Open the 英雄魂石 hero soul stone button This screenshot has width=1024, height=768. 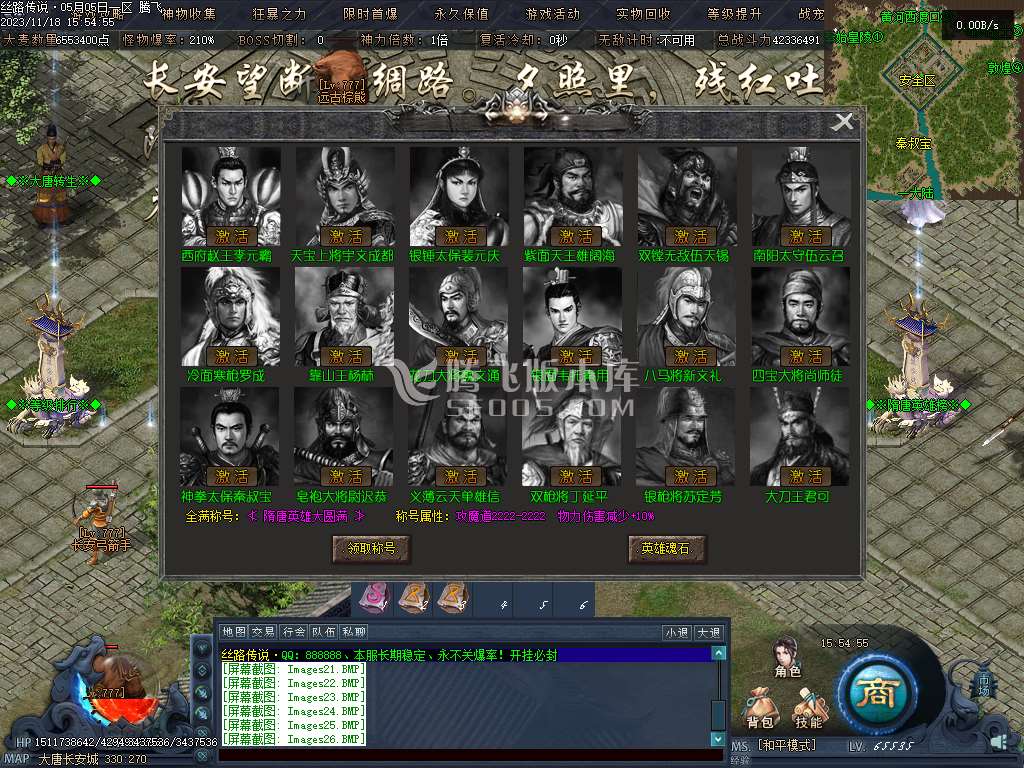click(x=666, y=548)
